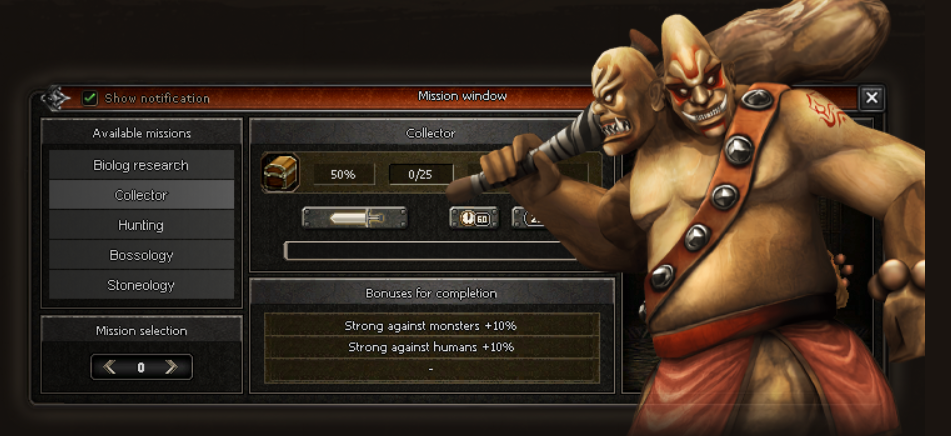
Task: Choose the Collector mission entry
Action: point(141,195)
